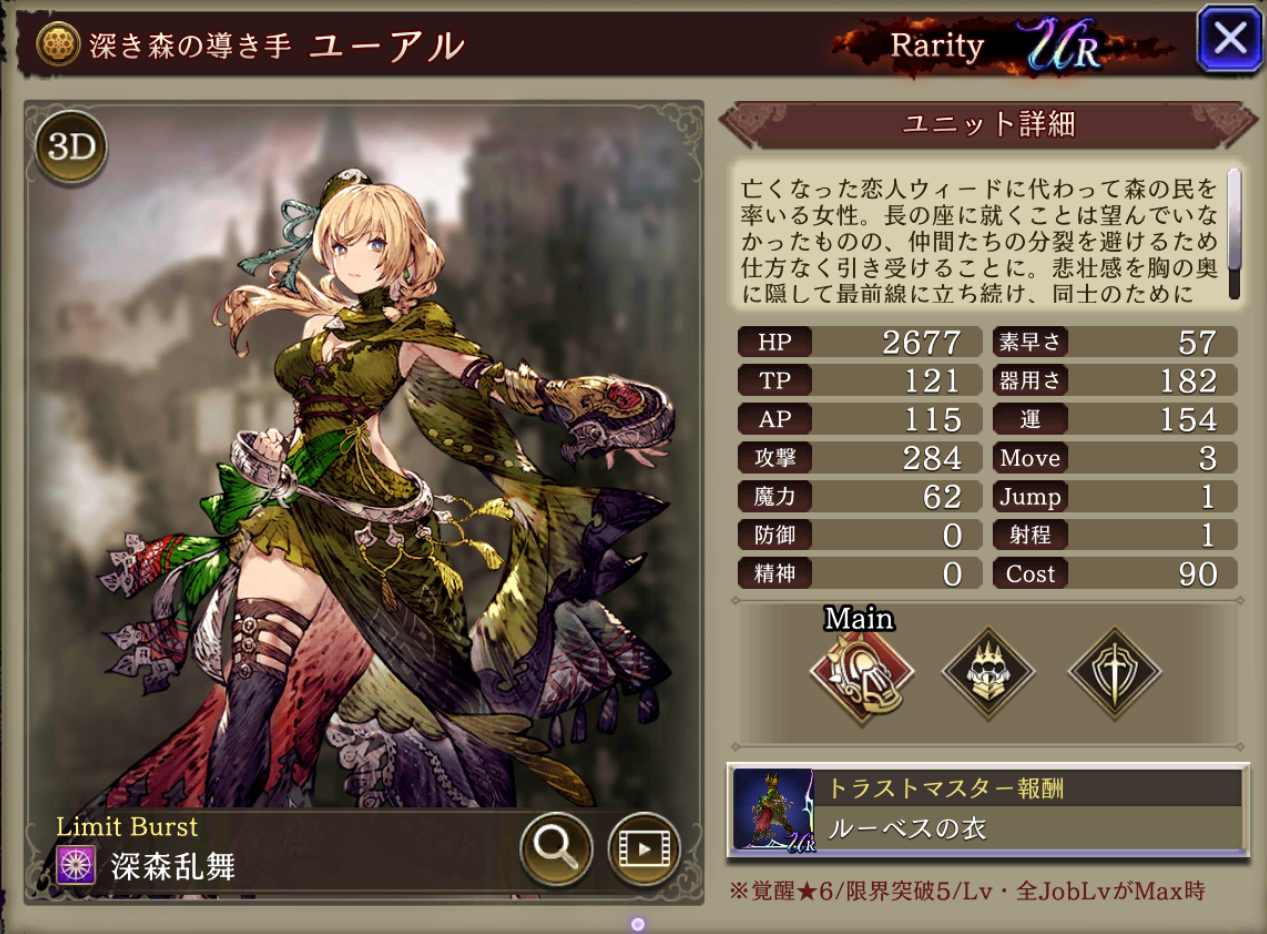
Task: Select the Main job icon
Action: point(861,670)
